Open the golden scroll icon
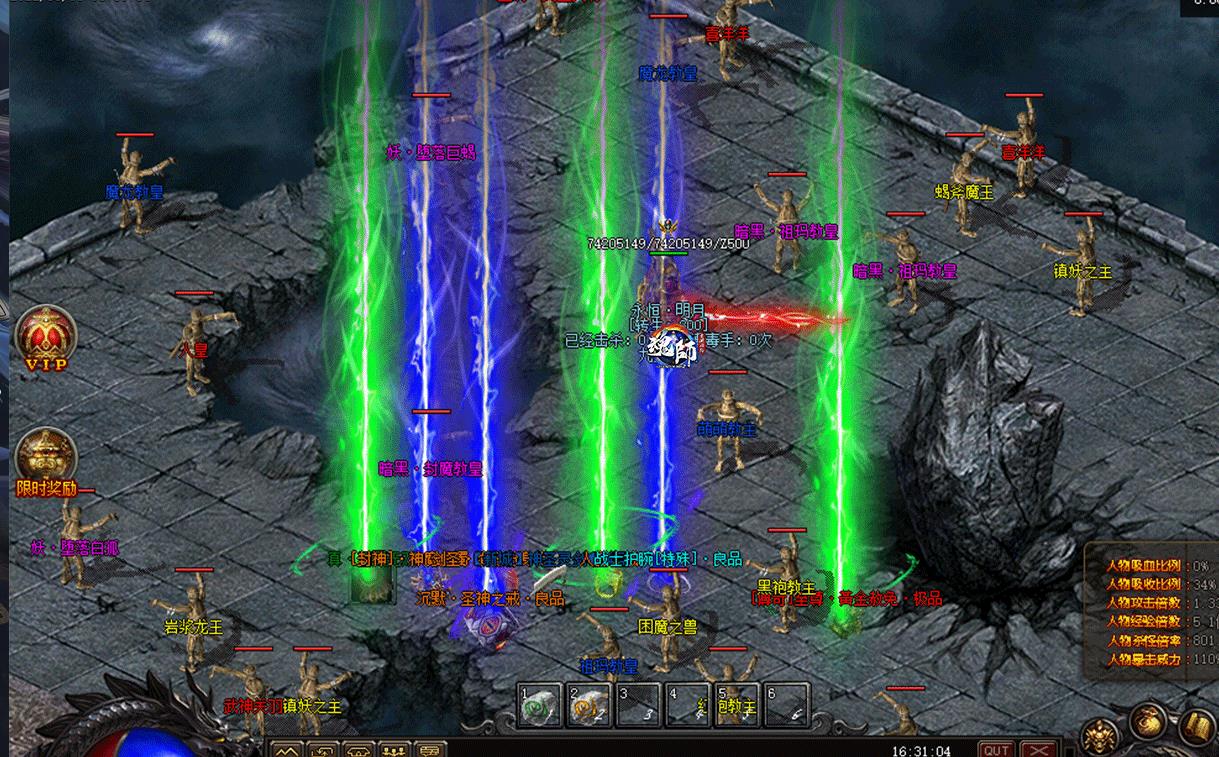Viewport: 1219px width, 757px height. [x=1196, y=727]
